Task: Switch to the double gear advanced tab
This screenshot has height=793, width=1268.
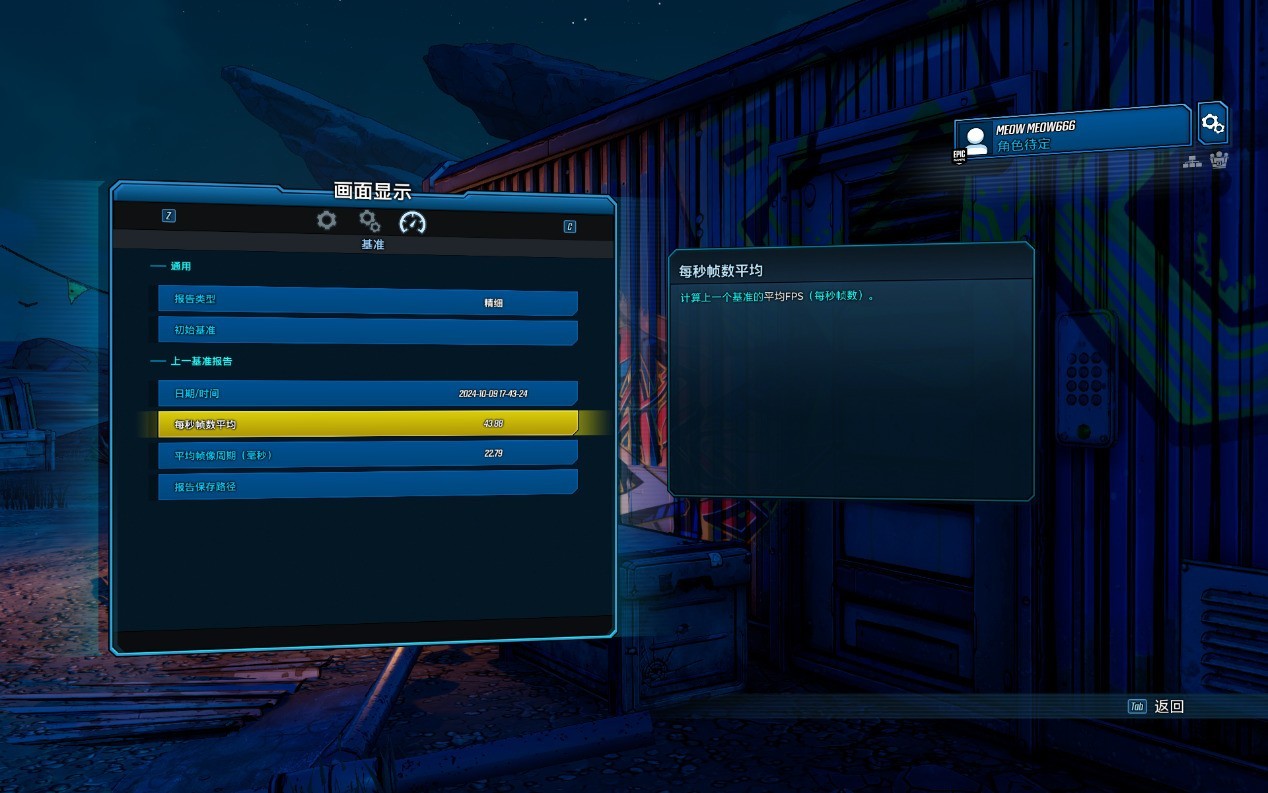Action: [370, 221]
